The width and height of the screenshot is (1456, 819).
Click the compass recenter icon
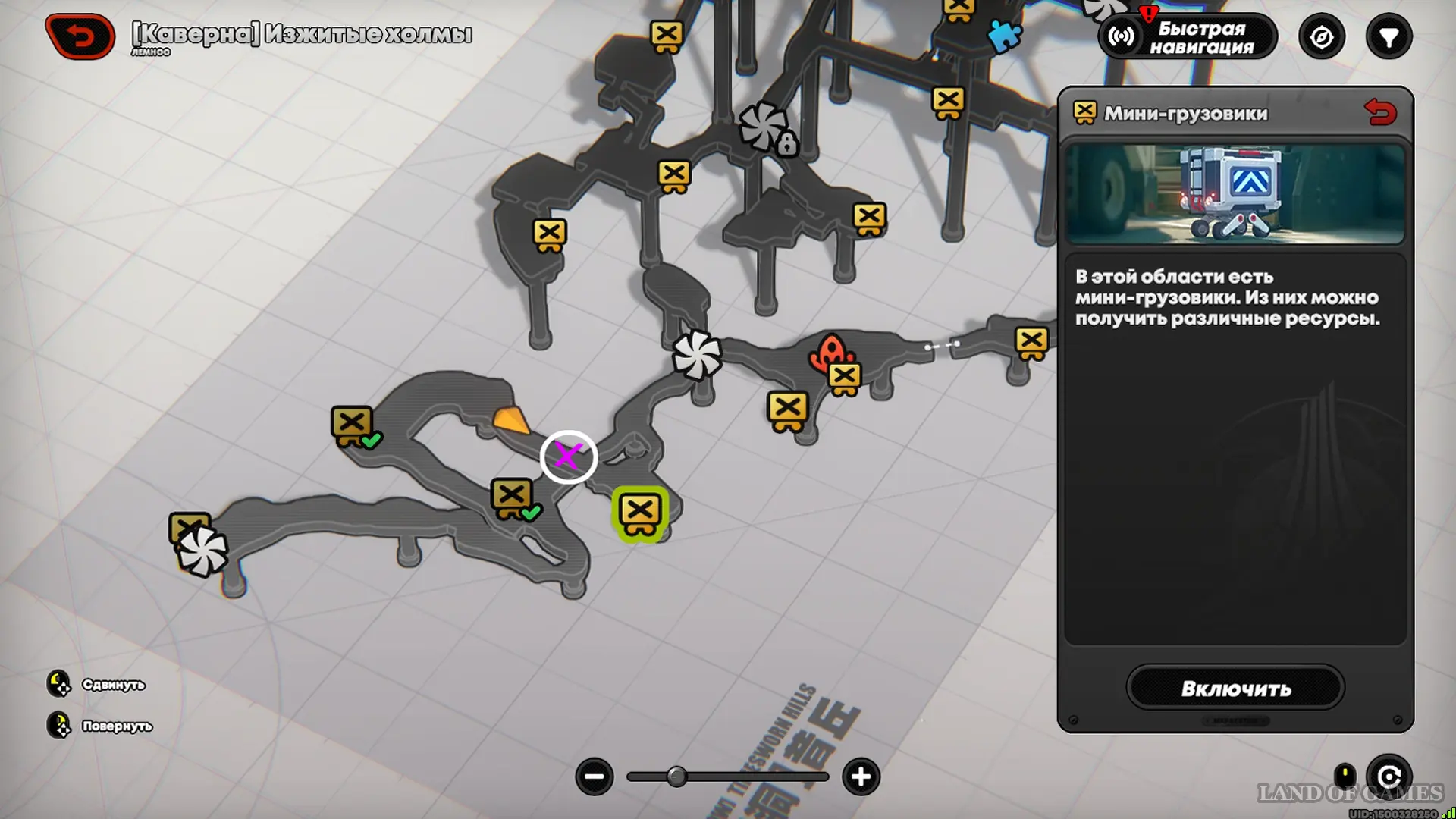pos(1321,36)
